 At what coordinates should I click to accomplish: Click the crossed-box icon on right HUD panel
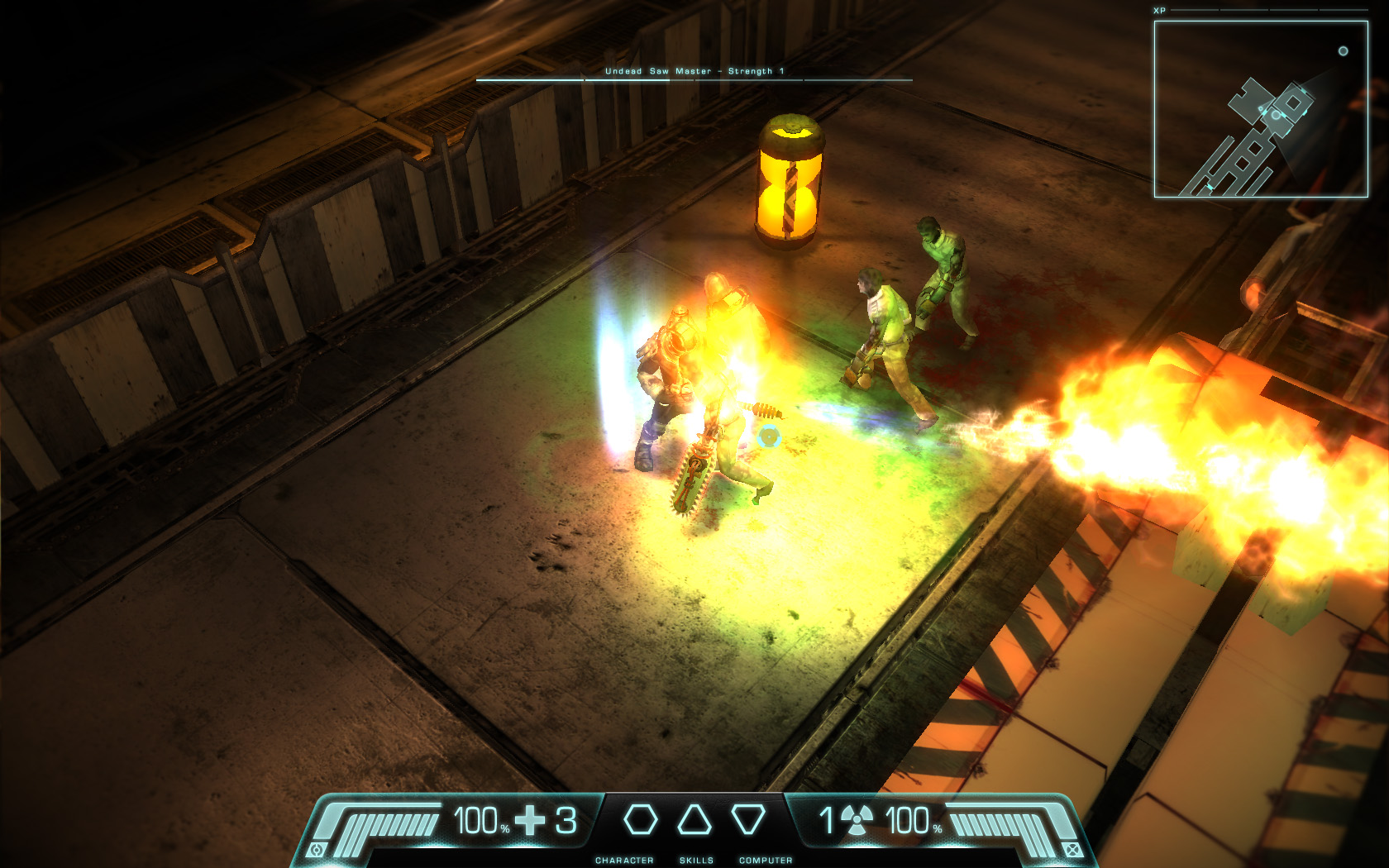pyautogui.click(x=1072, y=850)
